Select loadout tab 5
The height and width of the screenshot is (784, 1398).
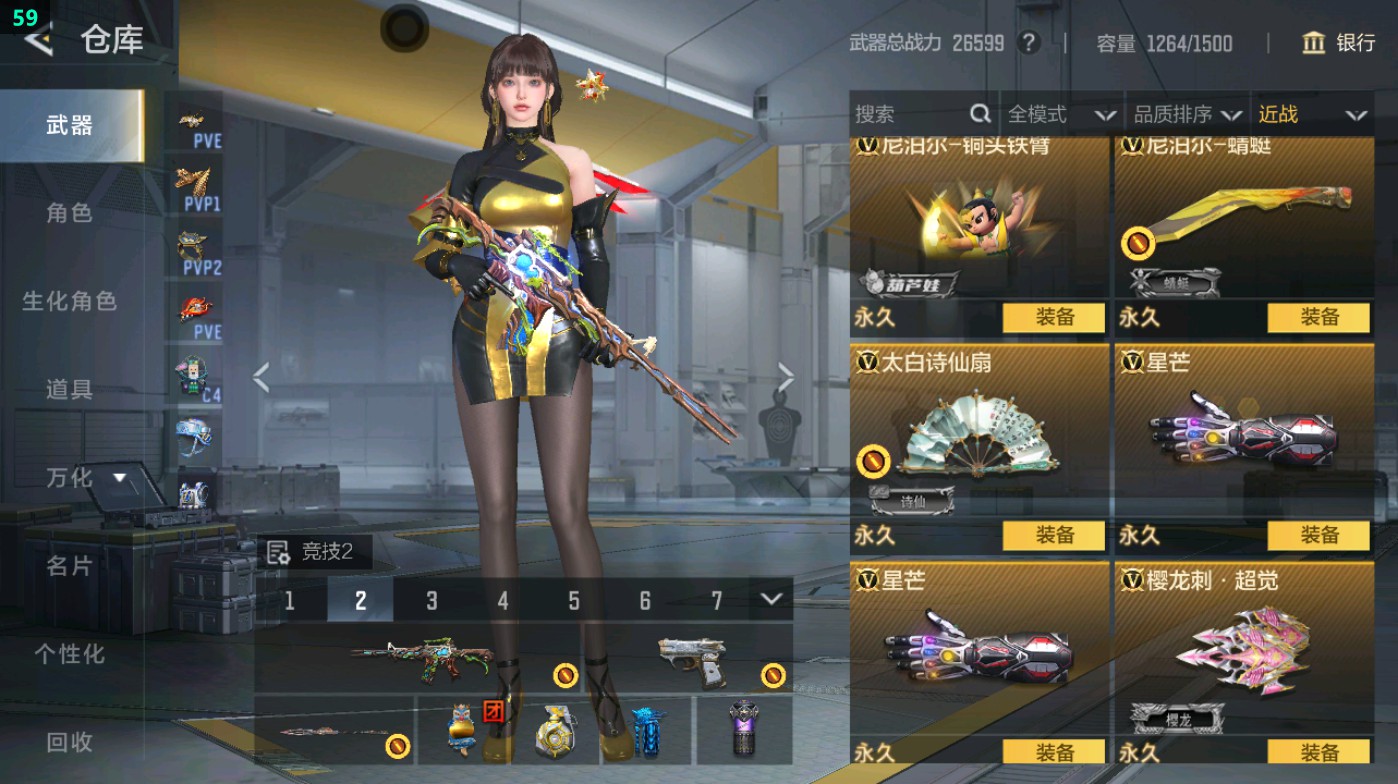click(572, 599)
